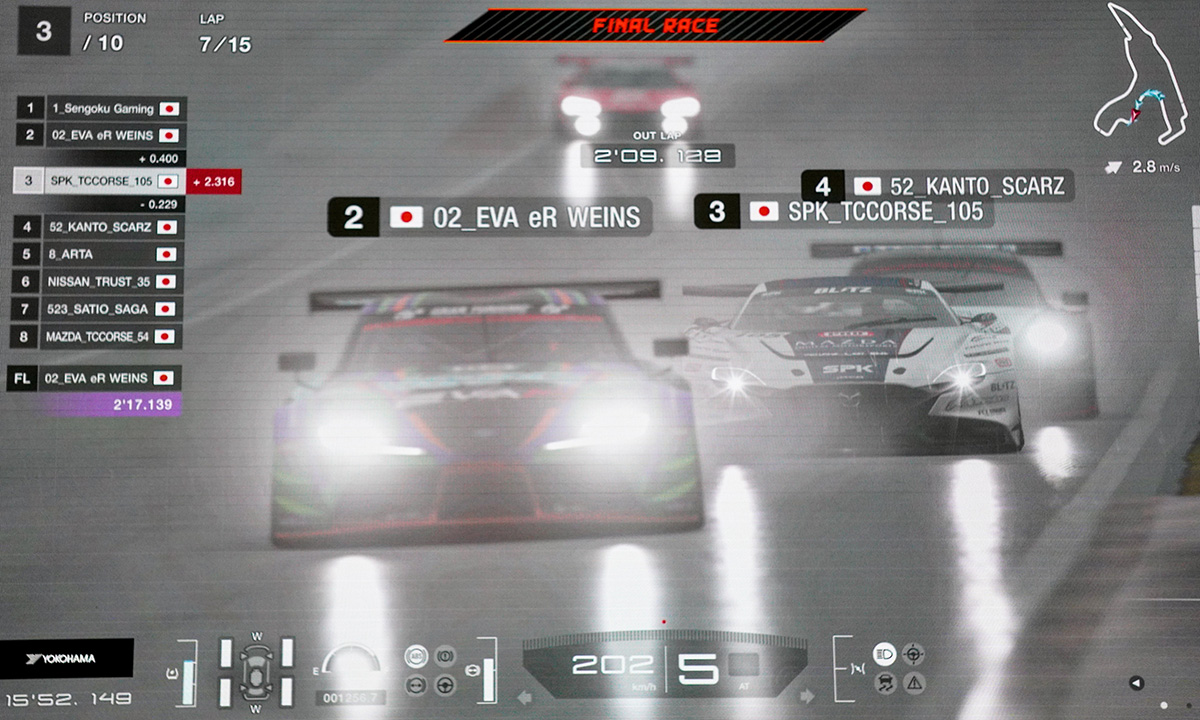The height and width of the screenshot is (720, 1200).
Task: Click the small left-arrow button at bottom right
Action: (x=1135, y=683)
